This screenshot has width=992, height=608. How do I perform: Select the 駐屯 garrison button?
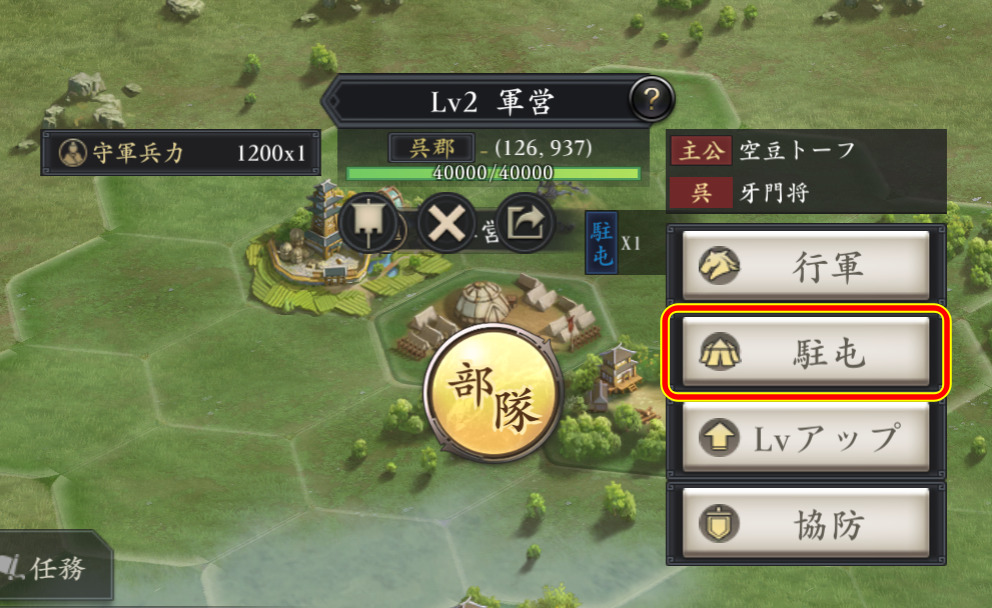click(x=806, y=354)
